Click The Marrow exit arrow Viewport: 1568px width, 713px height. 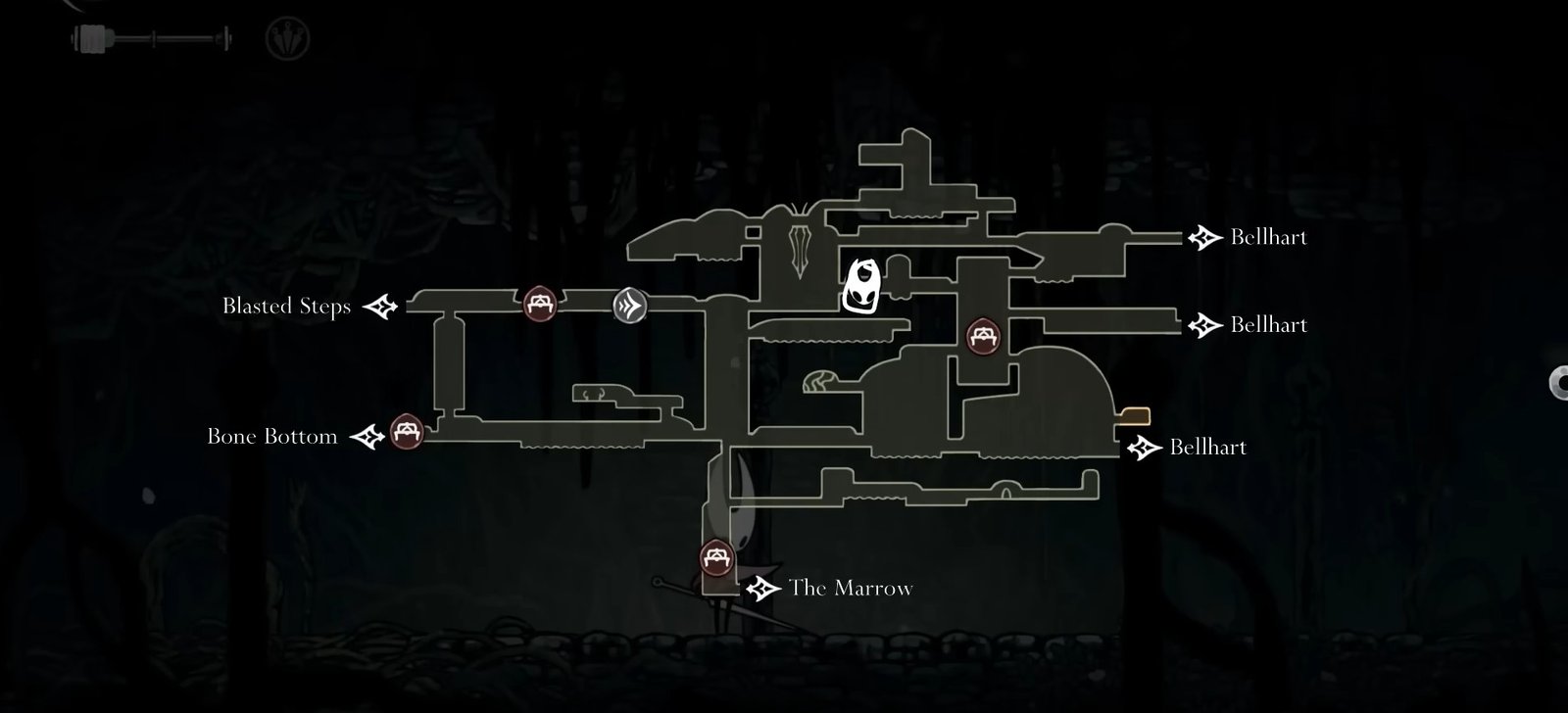(763, 590)
